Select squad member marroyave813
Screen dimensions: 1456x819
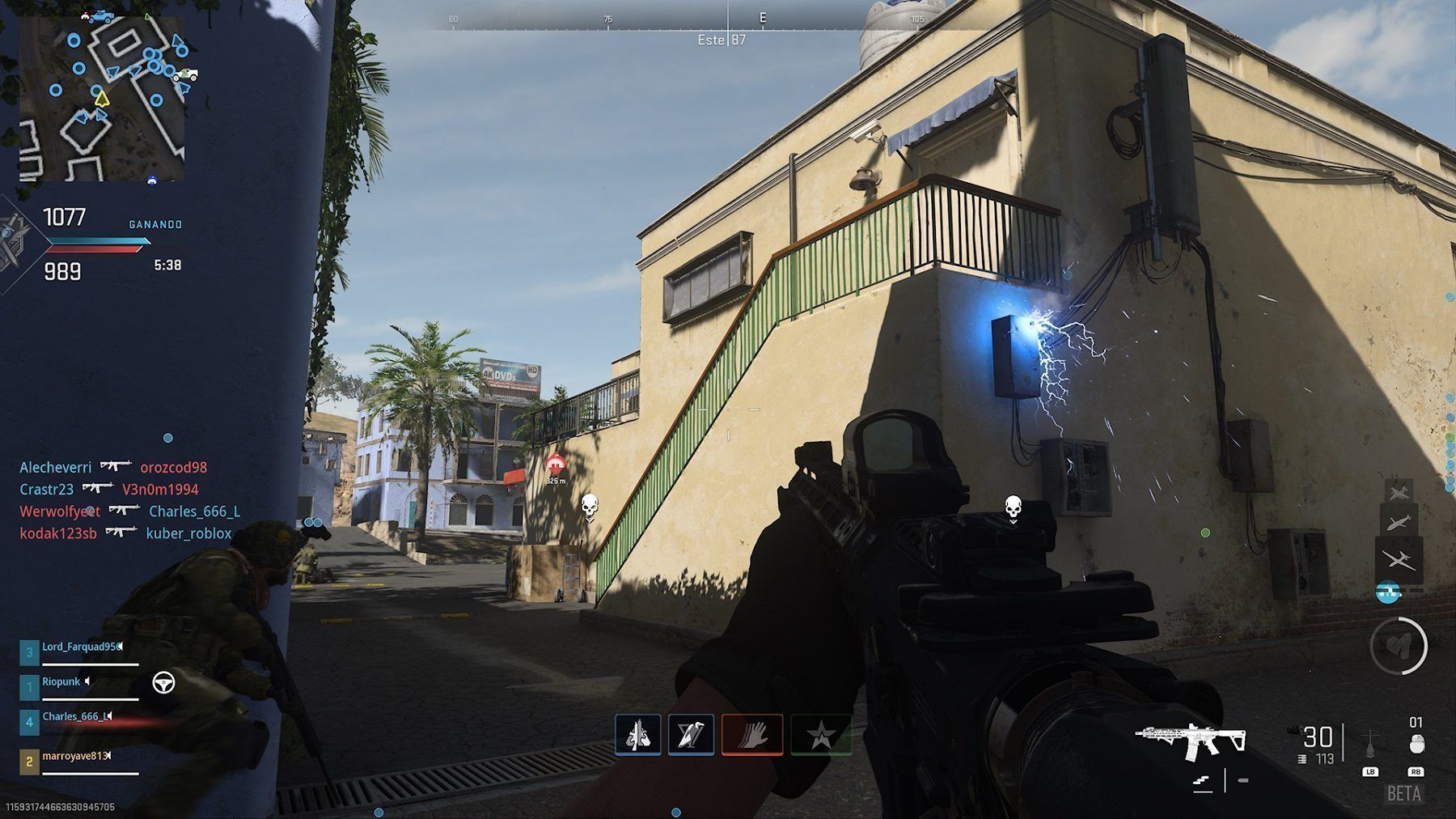click(74, 756)
